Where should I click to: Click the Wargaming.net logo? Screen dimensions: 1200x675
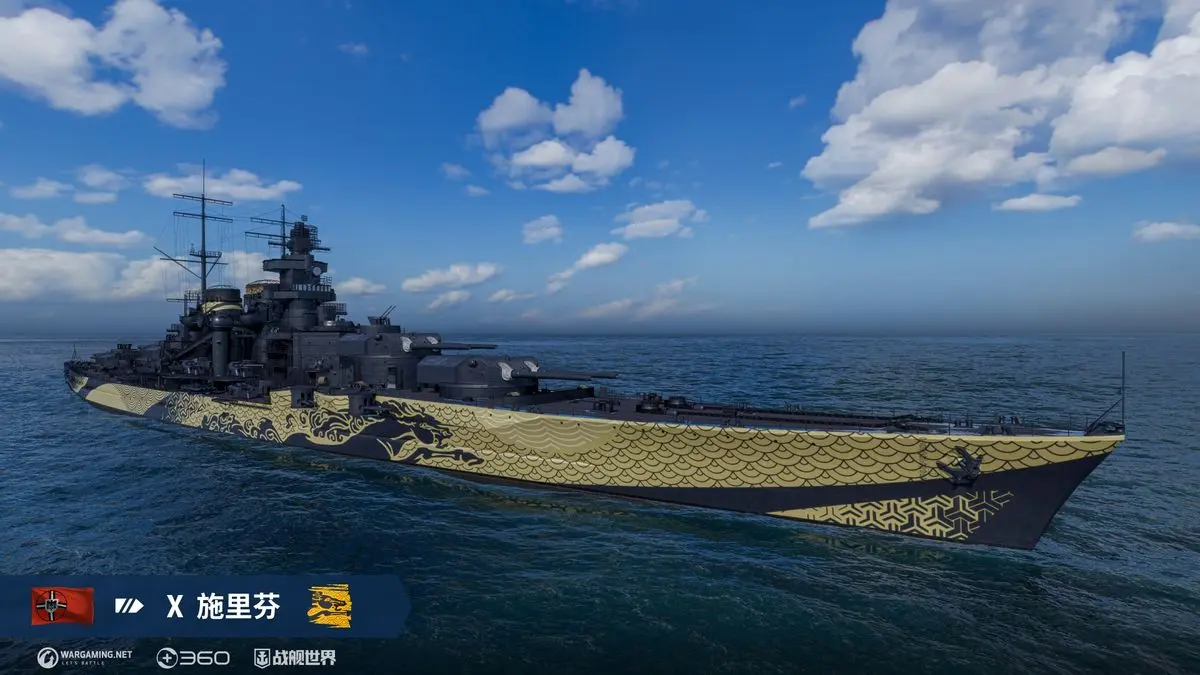85,657
